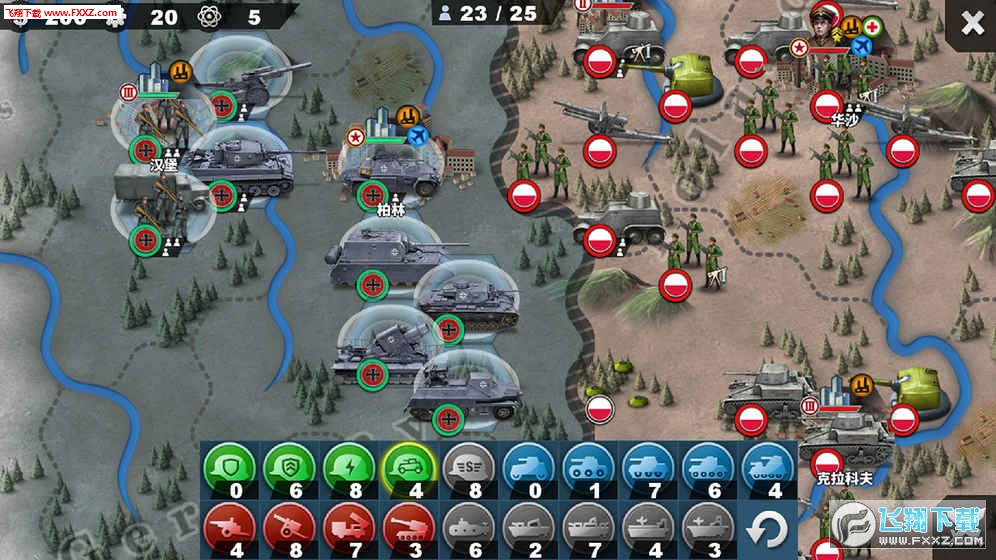Viewport: 996px width, 560px height.
Task: Select the blue tank icon showing 6
Action: pos(707,467)
